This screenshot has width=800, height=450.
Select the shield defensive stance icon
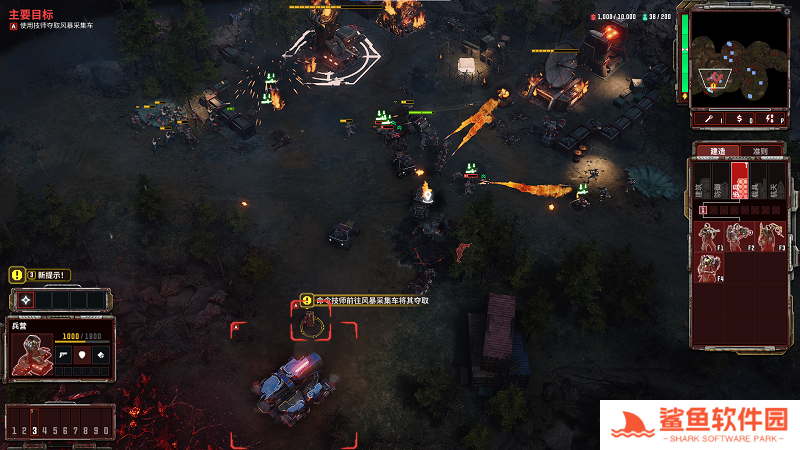pos(81,354)
